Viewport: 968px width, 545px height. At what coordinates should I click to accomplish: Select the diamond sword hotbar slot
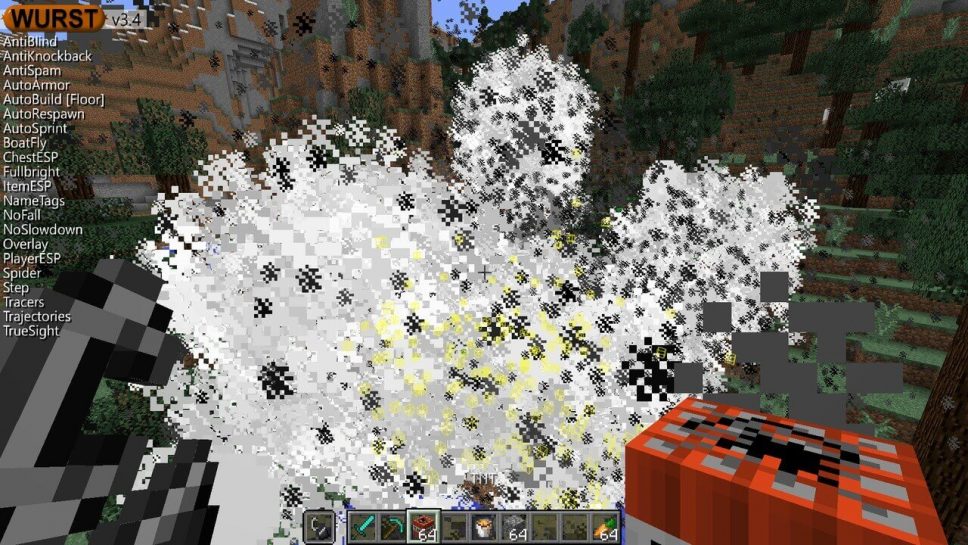[x=362, y=526]
